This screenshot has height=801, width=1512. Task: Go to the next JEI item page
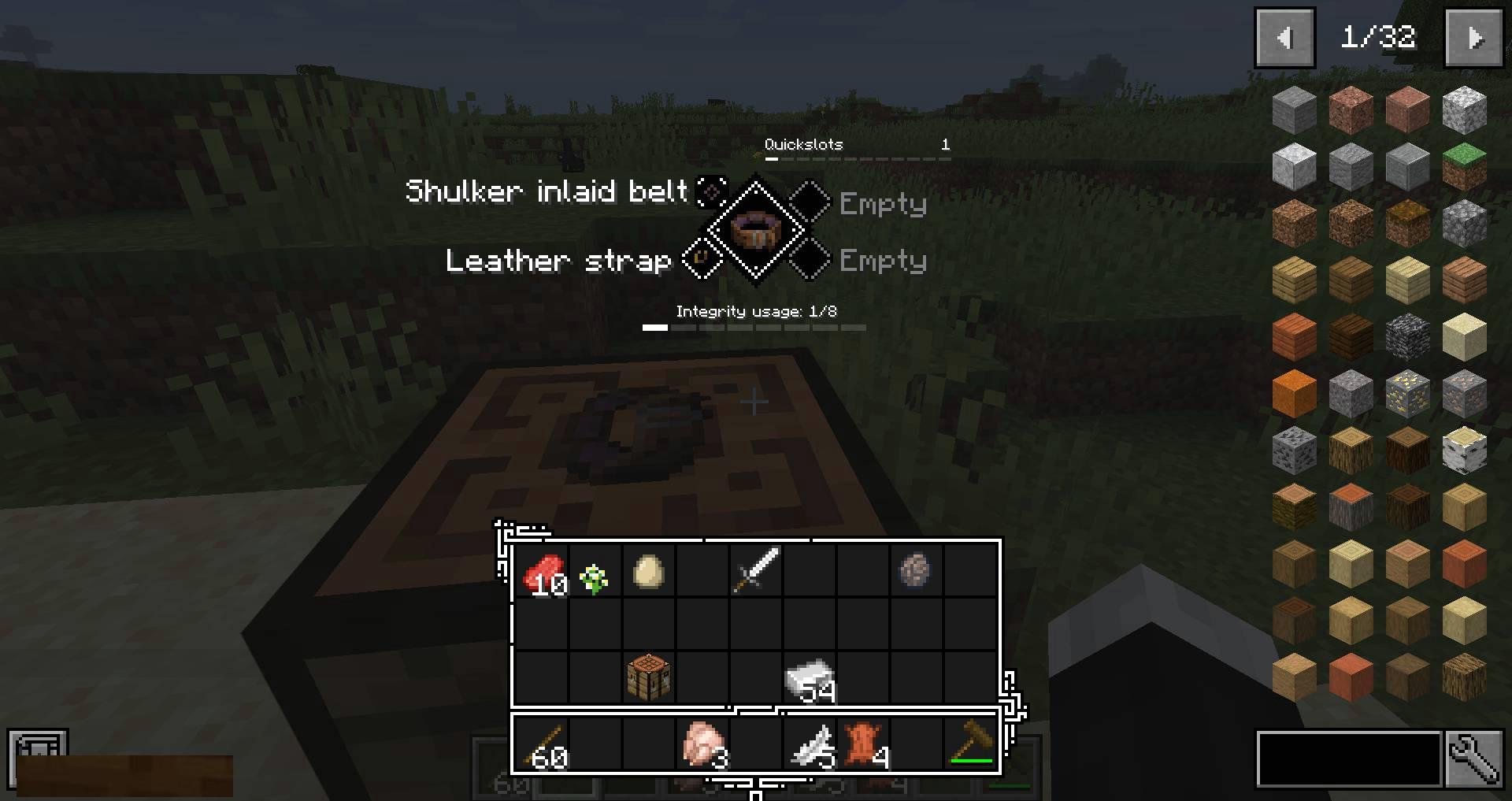click(x=1473, y=38)
